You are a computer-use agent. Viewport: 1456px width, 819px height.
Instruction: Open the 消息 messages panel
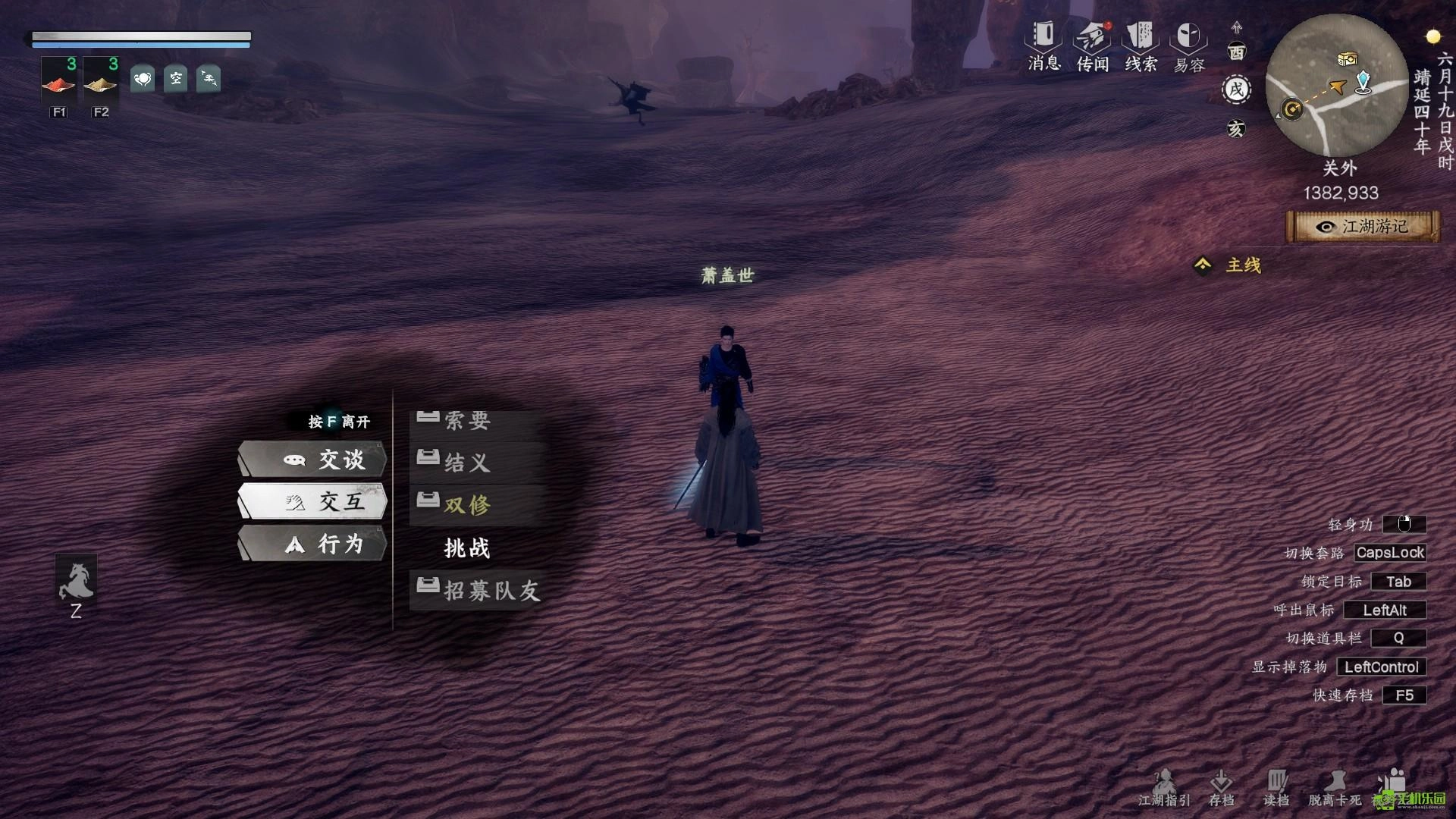[1044, 45]
